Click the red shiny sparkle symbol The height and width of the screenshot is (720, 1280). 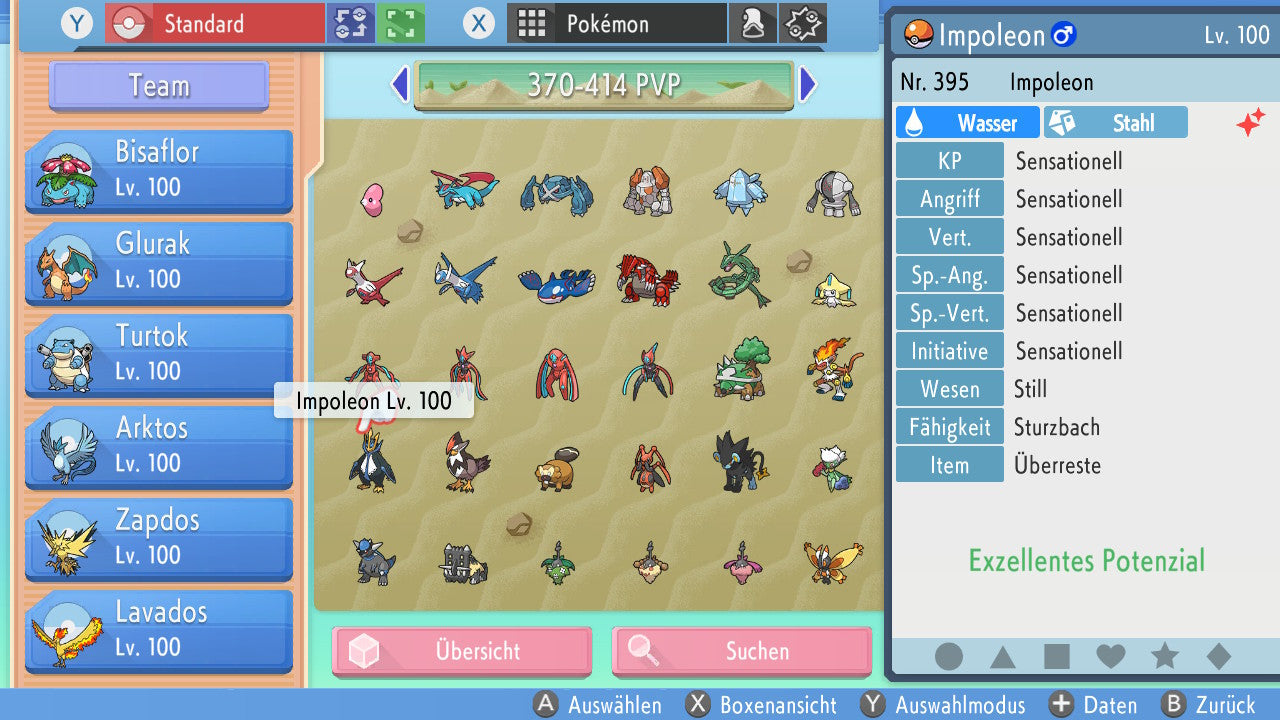point(1252,122)
